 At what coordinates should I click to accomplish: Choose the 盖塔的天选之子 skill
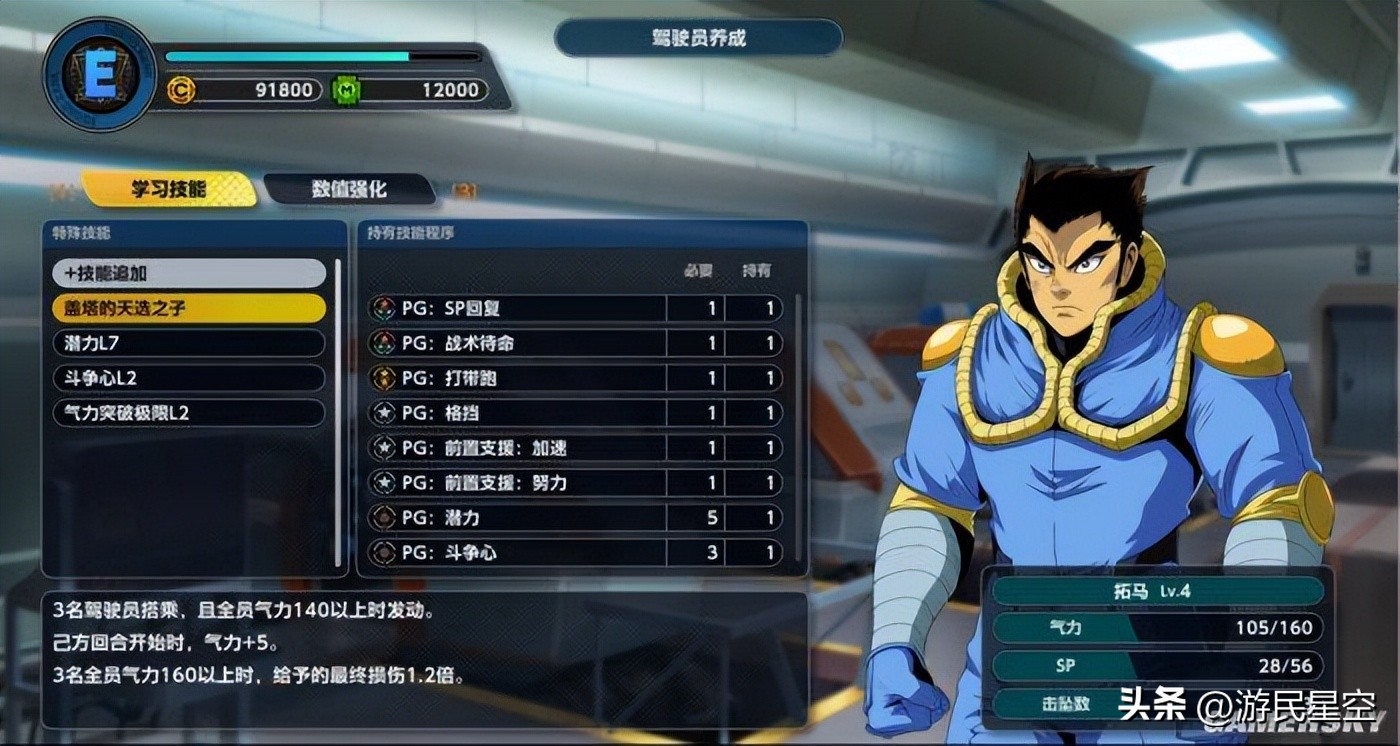[x=189, y=308]
